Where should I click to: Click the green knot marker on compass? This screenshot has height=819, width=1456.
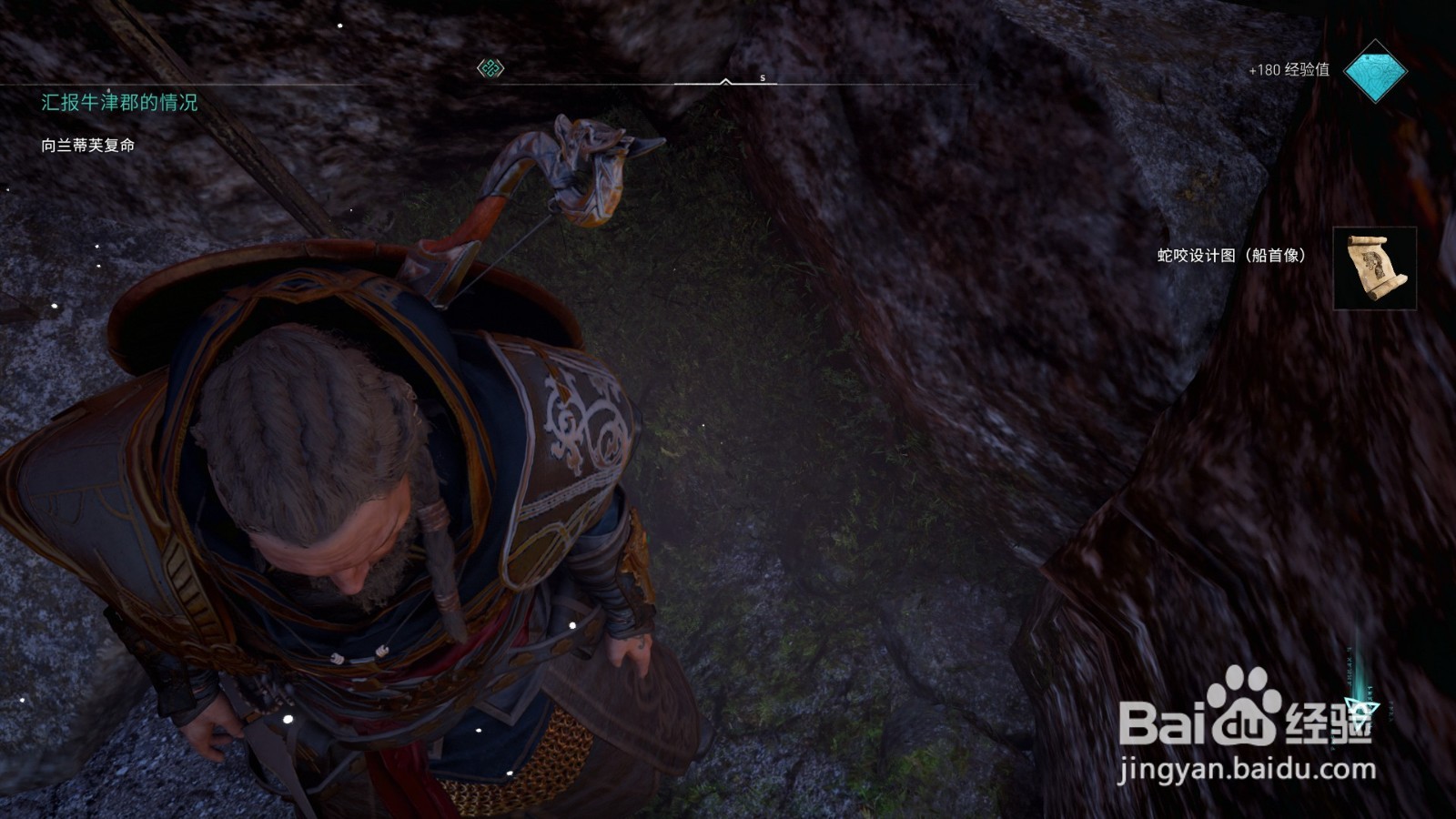coord(490,68)
